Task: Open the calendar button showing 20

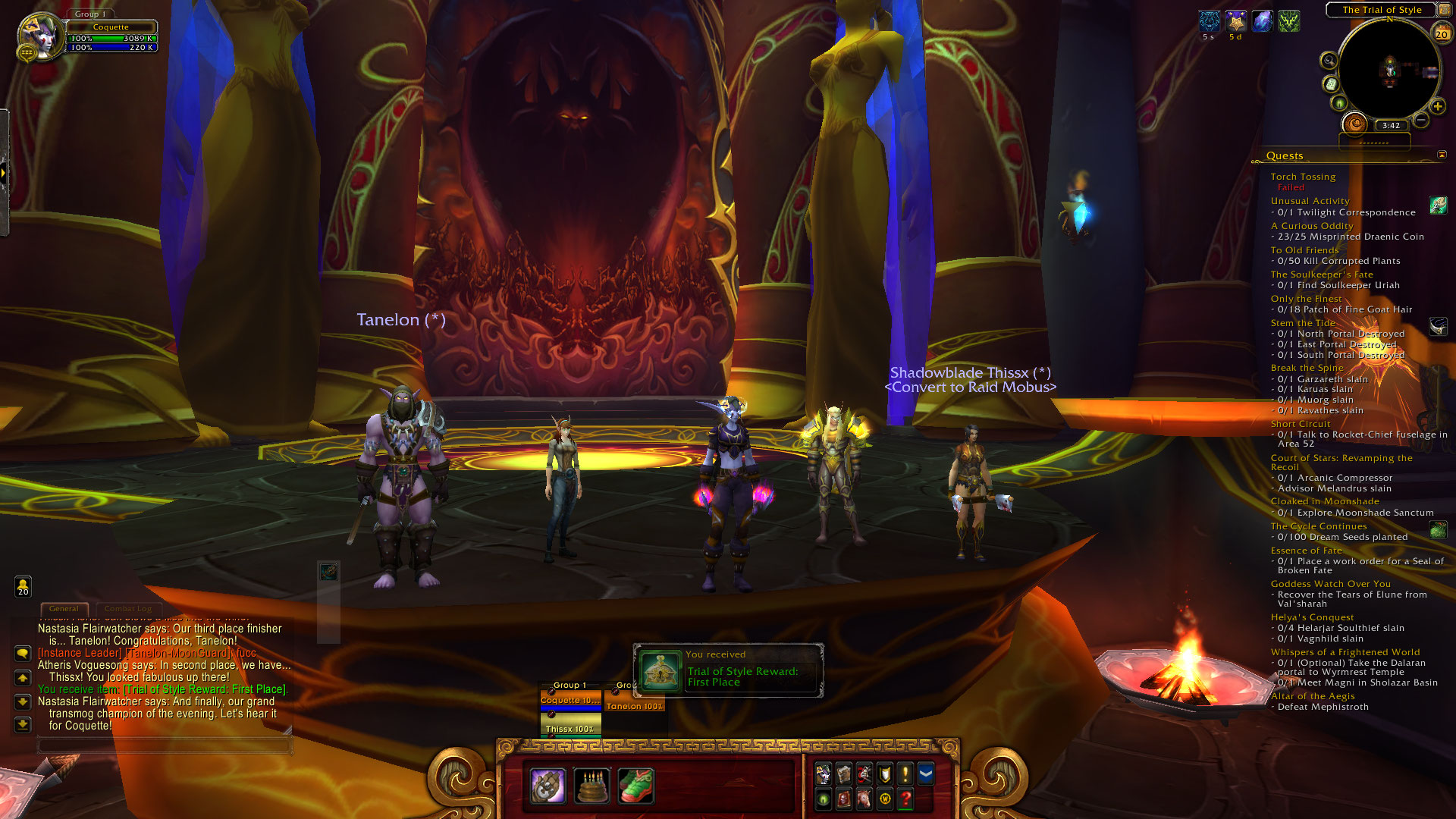Action: point(1442,33)
